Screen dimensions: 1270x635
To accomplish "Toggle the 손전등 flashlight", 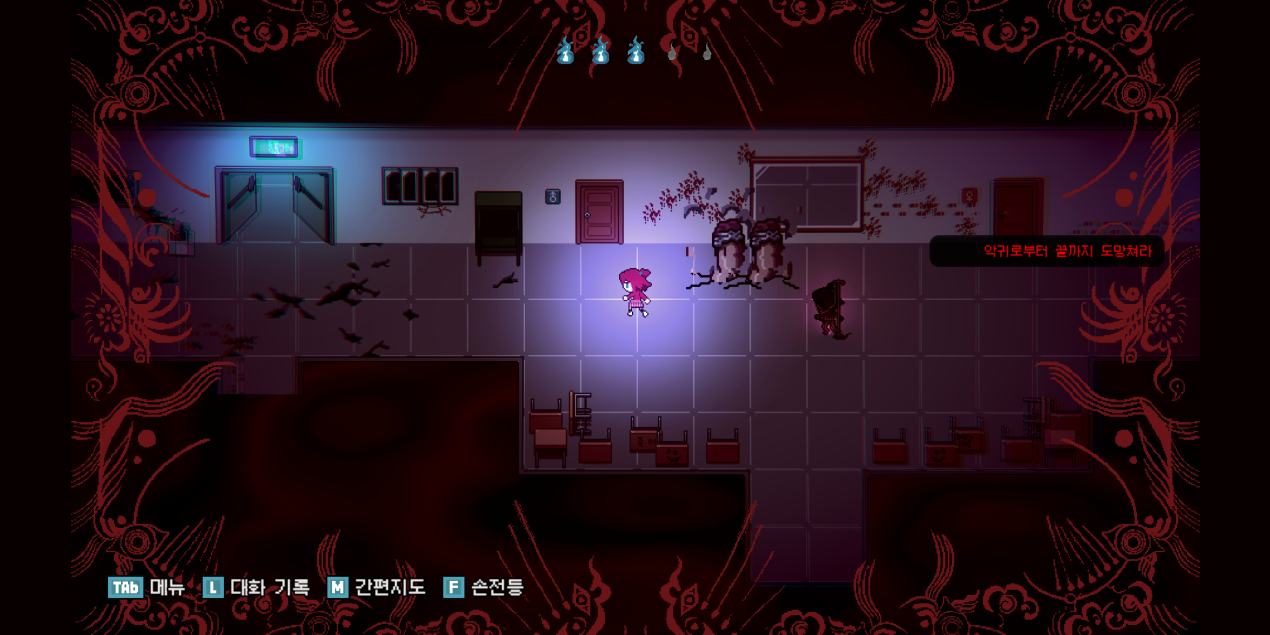I will tap(484, 587).
